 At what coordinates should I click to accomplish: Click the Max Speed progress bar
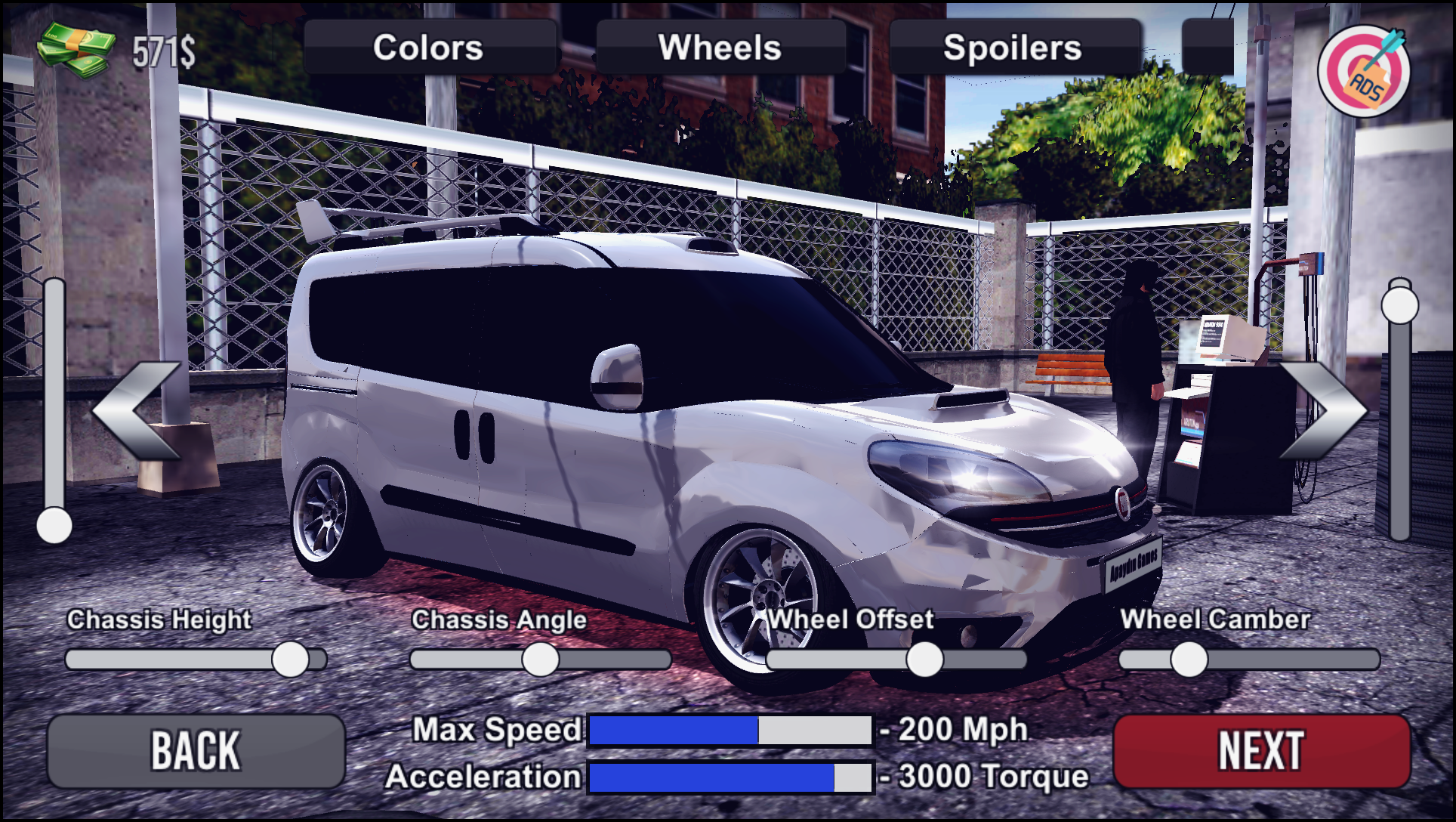click(729, 729)
